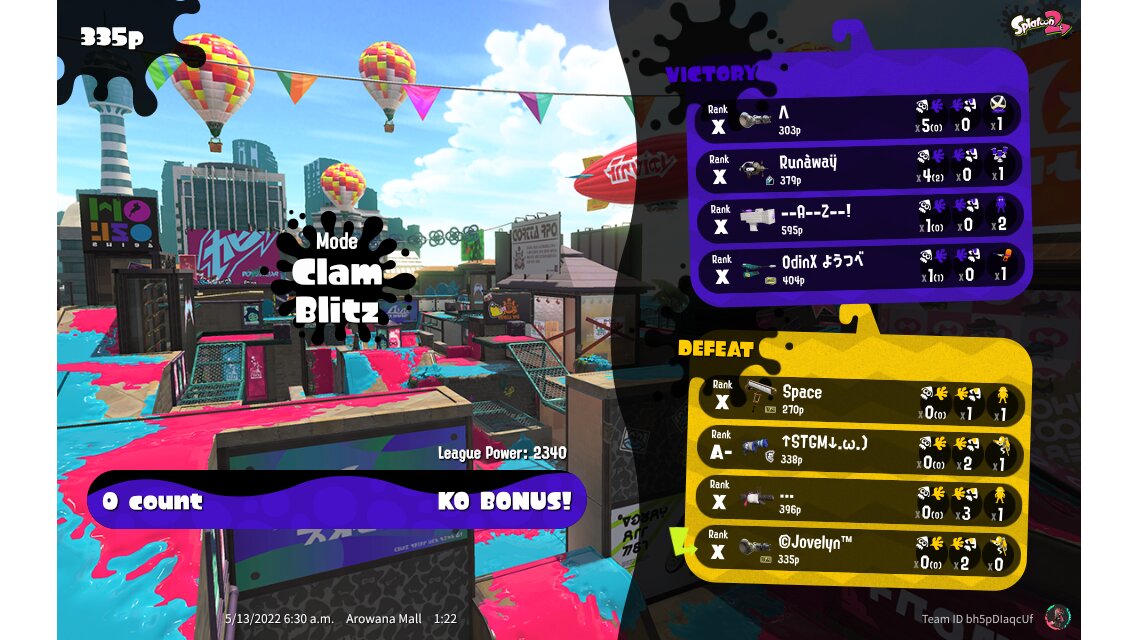Select the defeated player row with 396p
The image size is (1138, 640).
858,501
